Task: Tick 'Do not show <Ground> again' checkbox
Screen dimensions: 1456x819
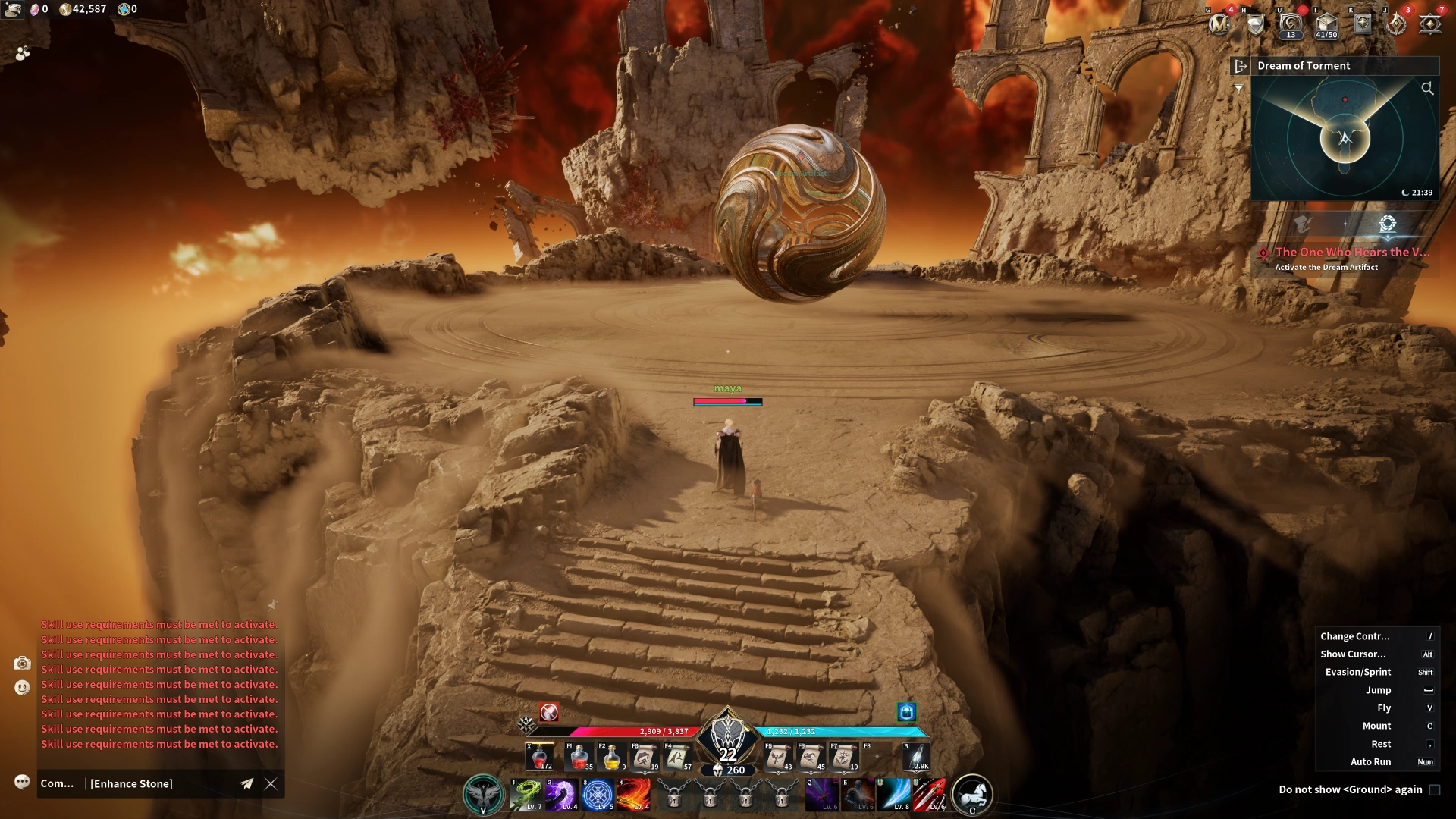Action: click(1434, 789)
